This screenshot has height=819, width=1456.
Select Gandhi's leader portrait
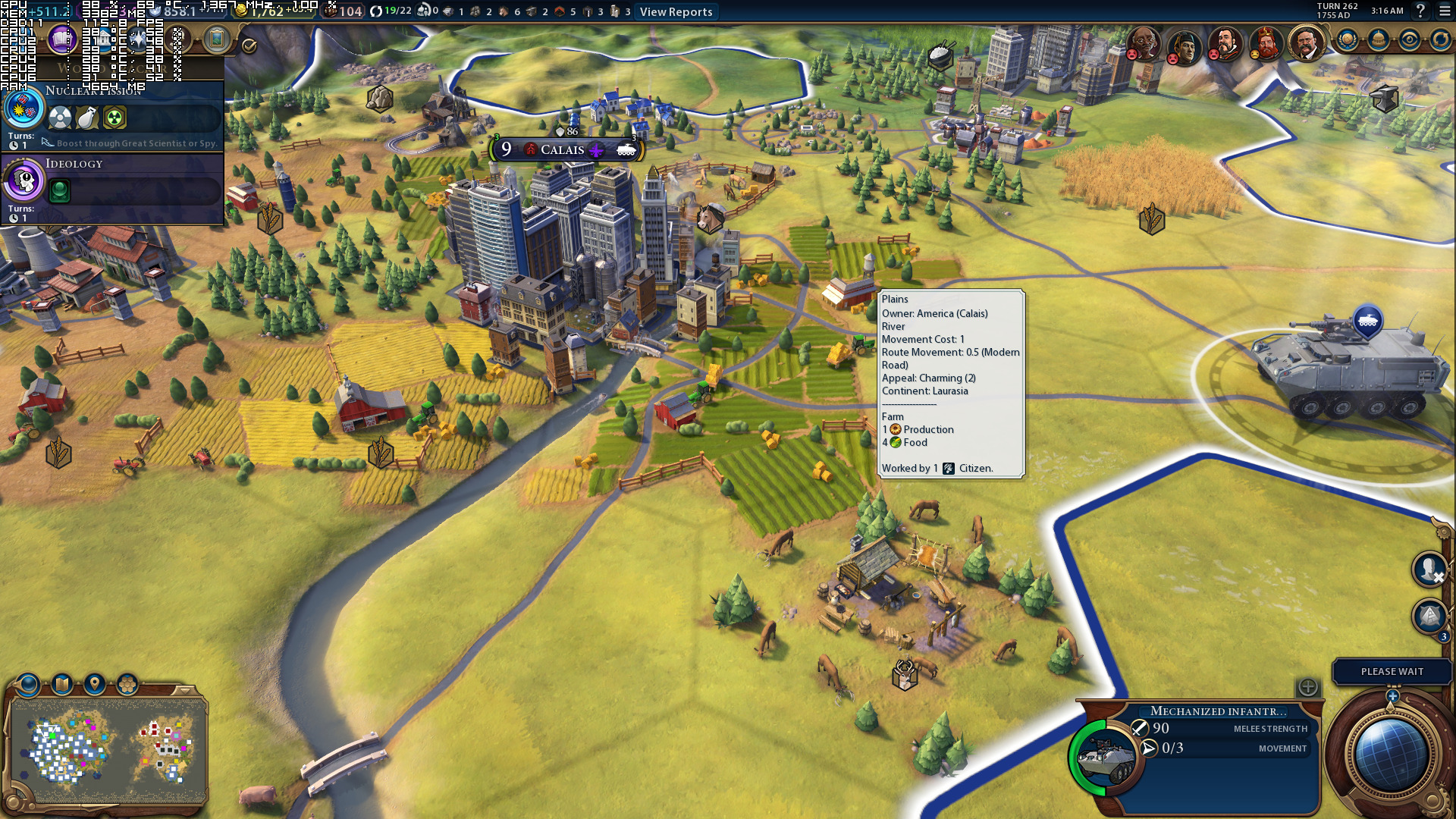(1143, 42)
